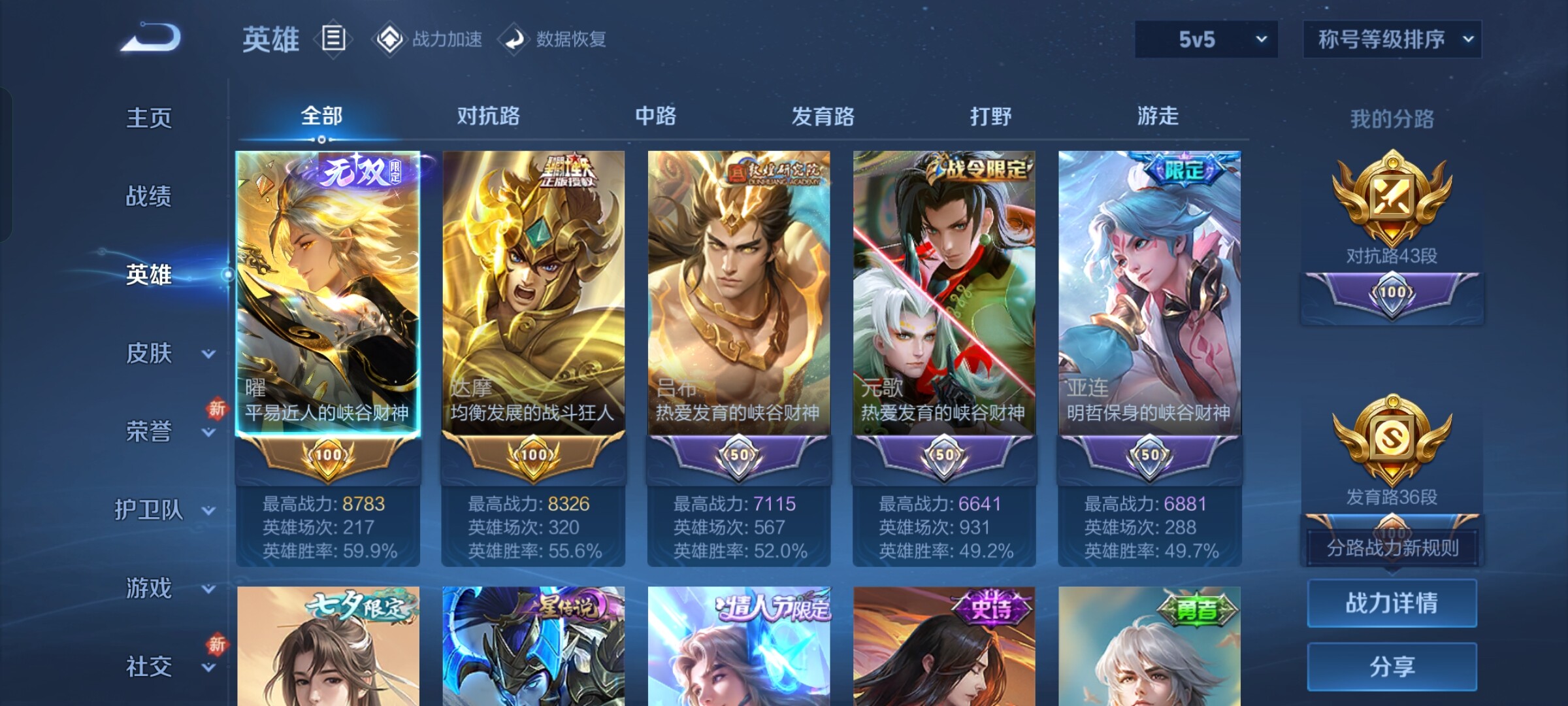Switch to the 打野 tab
The image size is (1568, 706).
point(990,116)
